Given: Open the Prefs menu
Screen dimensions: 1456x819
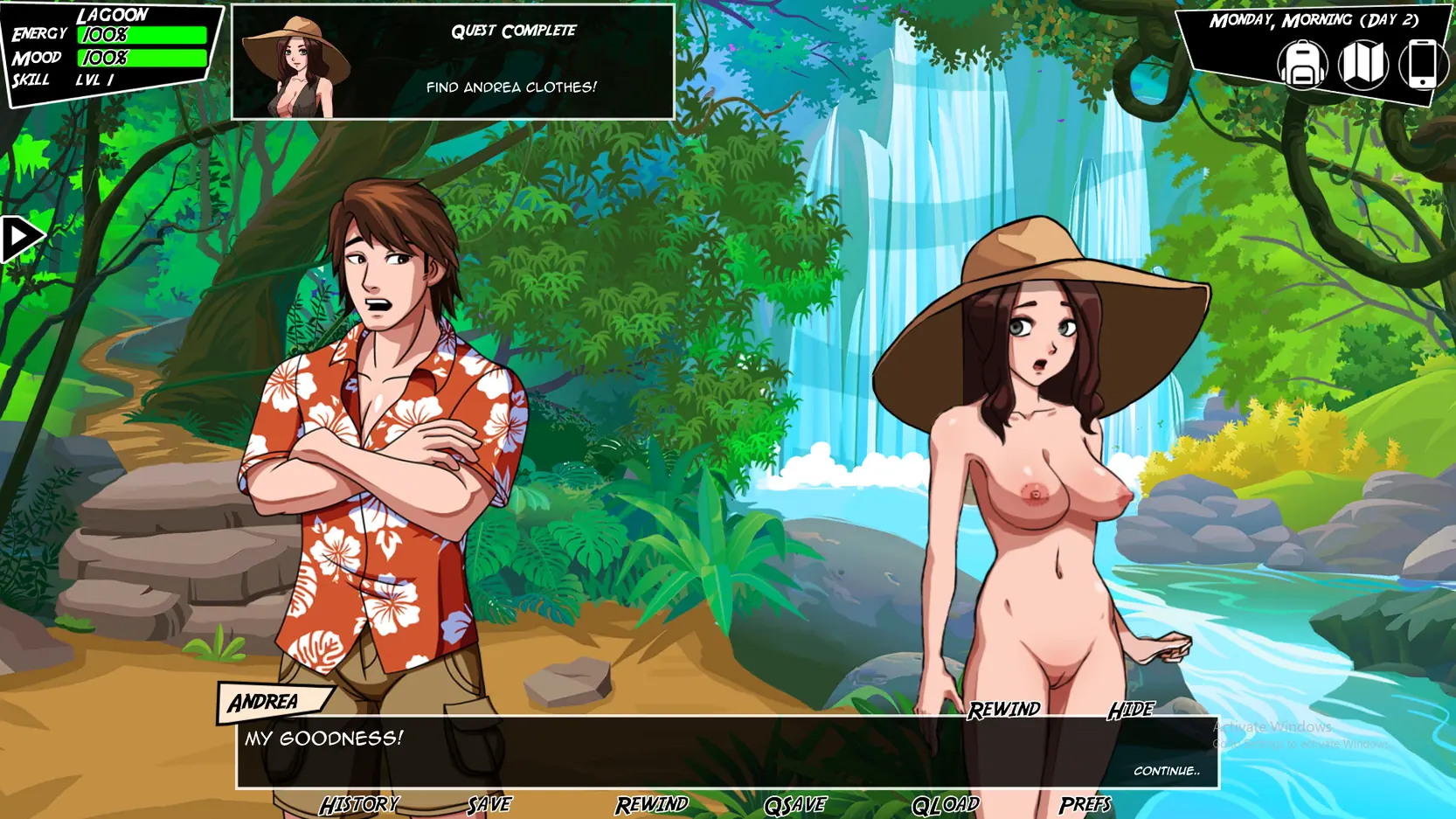Looking at the screenshot, I should (x=1085, y=804).
